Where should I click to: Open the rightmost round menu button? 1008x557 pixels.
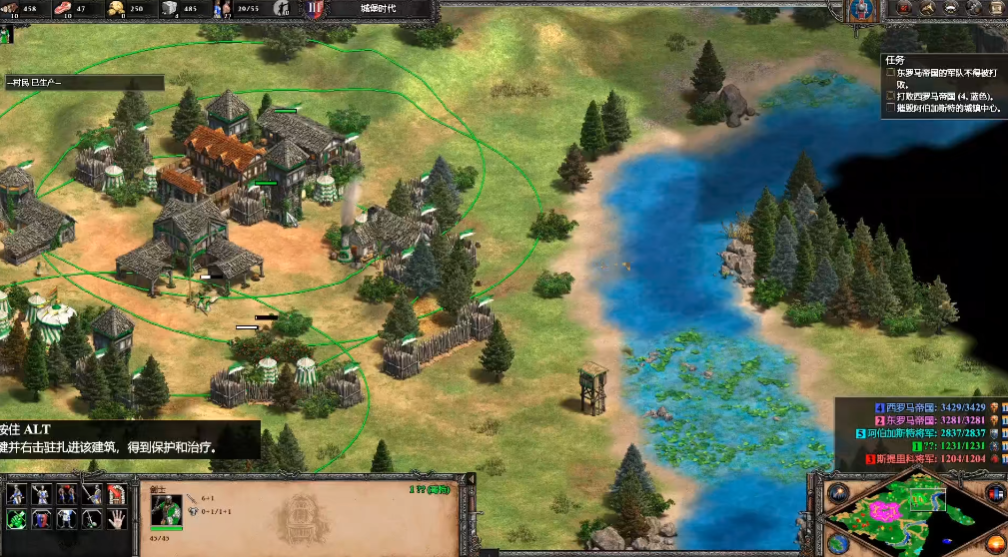pos(996,8)
